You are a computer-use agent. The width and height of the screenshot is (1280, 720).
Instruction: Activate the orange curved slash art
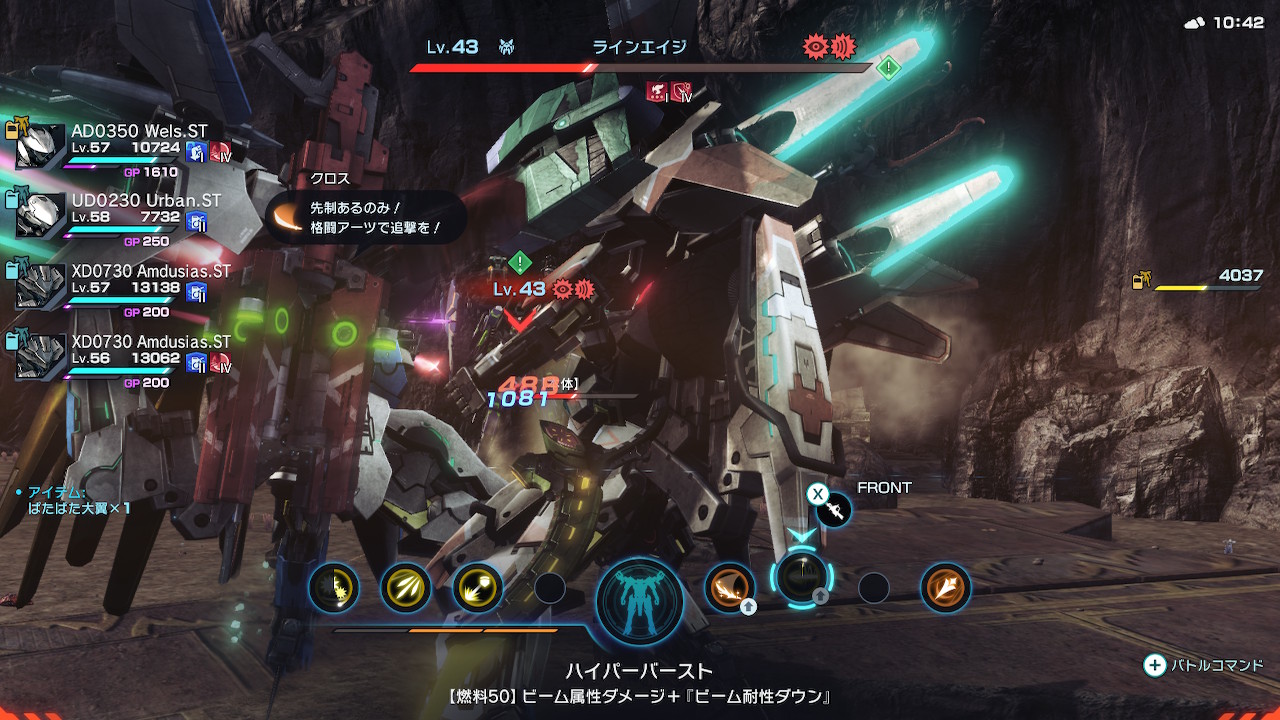(x=729, y=587)
